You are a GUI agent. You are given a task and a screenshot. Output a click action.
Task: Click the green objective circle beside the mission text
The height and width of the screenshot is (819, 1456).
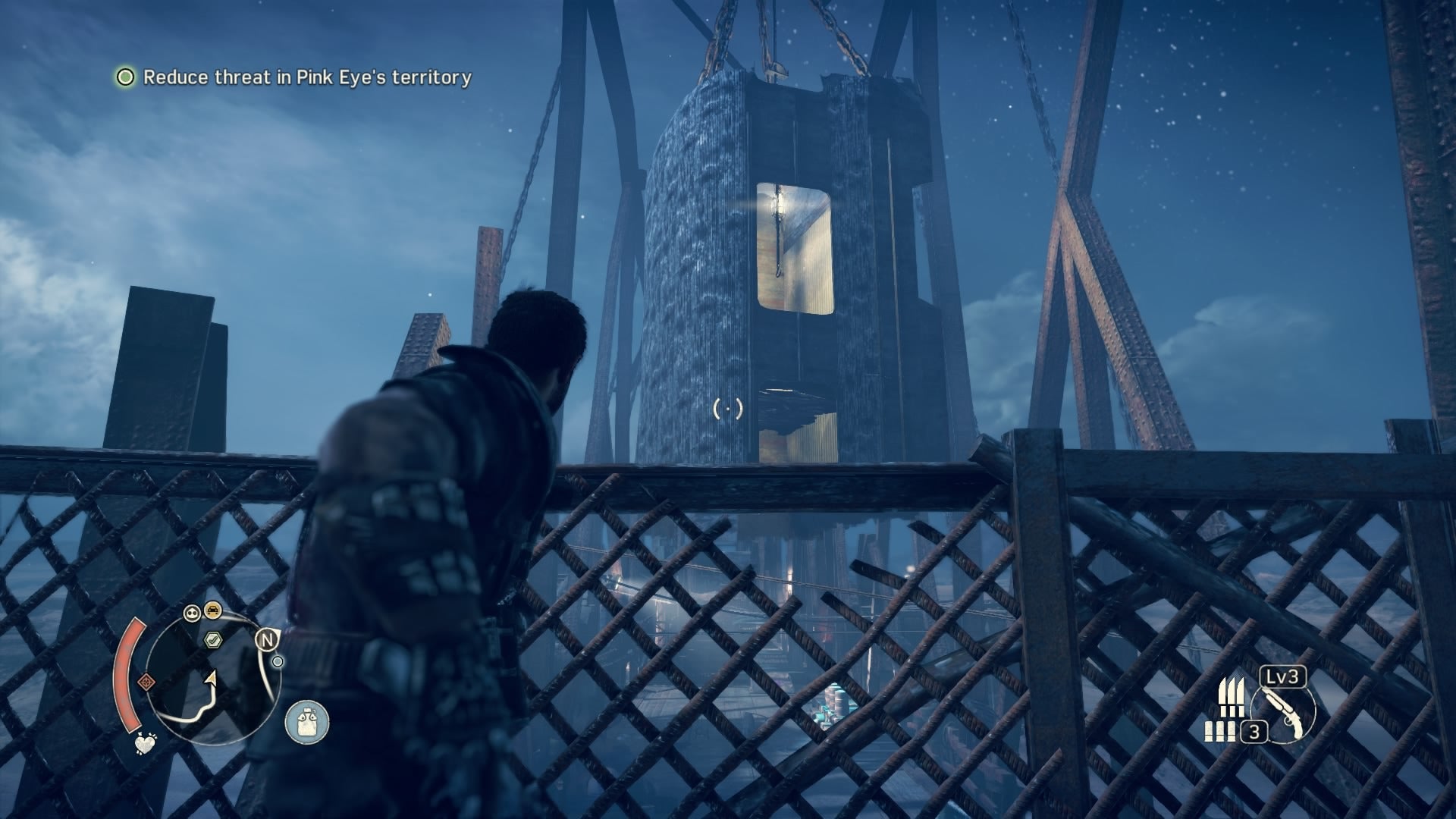pos(125,77)
